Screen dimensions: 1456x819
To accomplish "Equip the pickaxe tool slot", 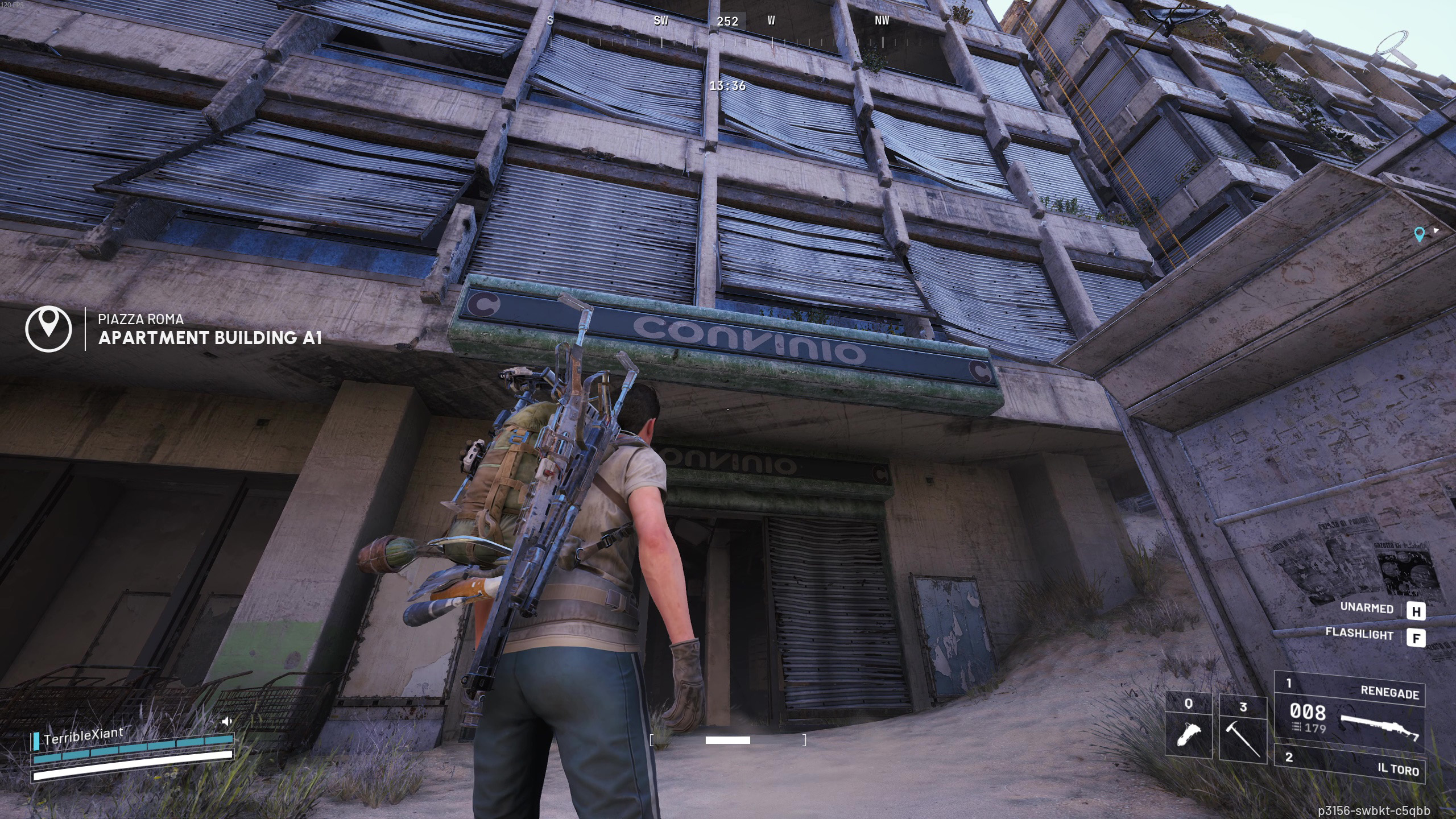I will point(1243,730).
